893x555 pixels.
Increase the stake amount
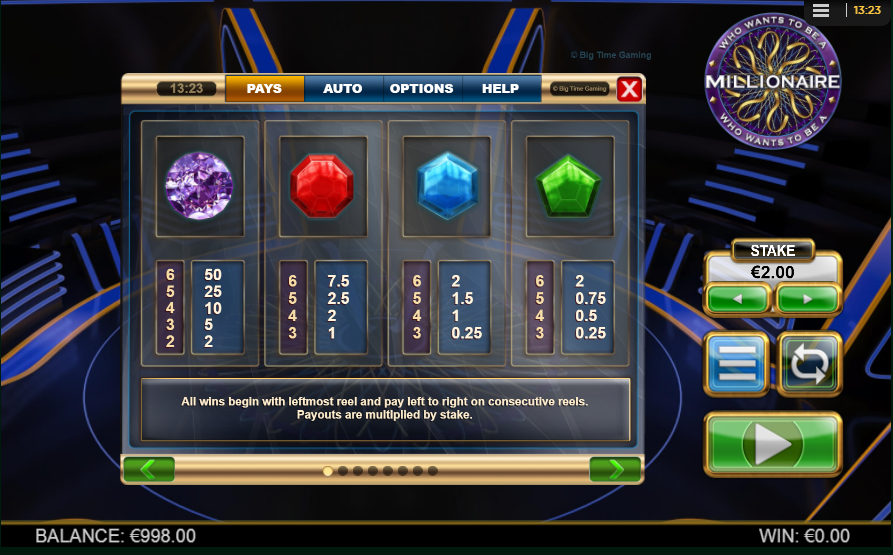point(808,299)
